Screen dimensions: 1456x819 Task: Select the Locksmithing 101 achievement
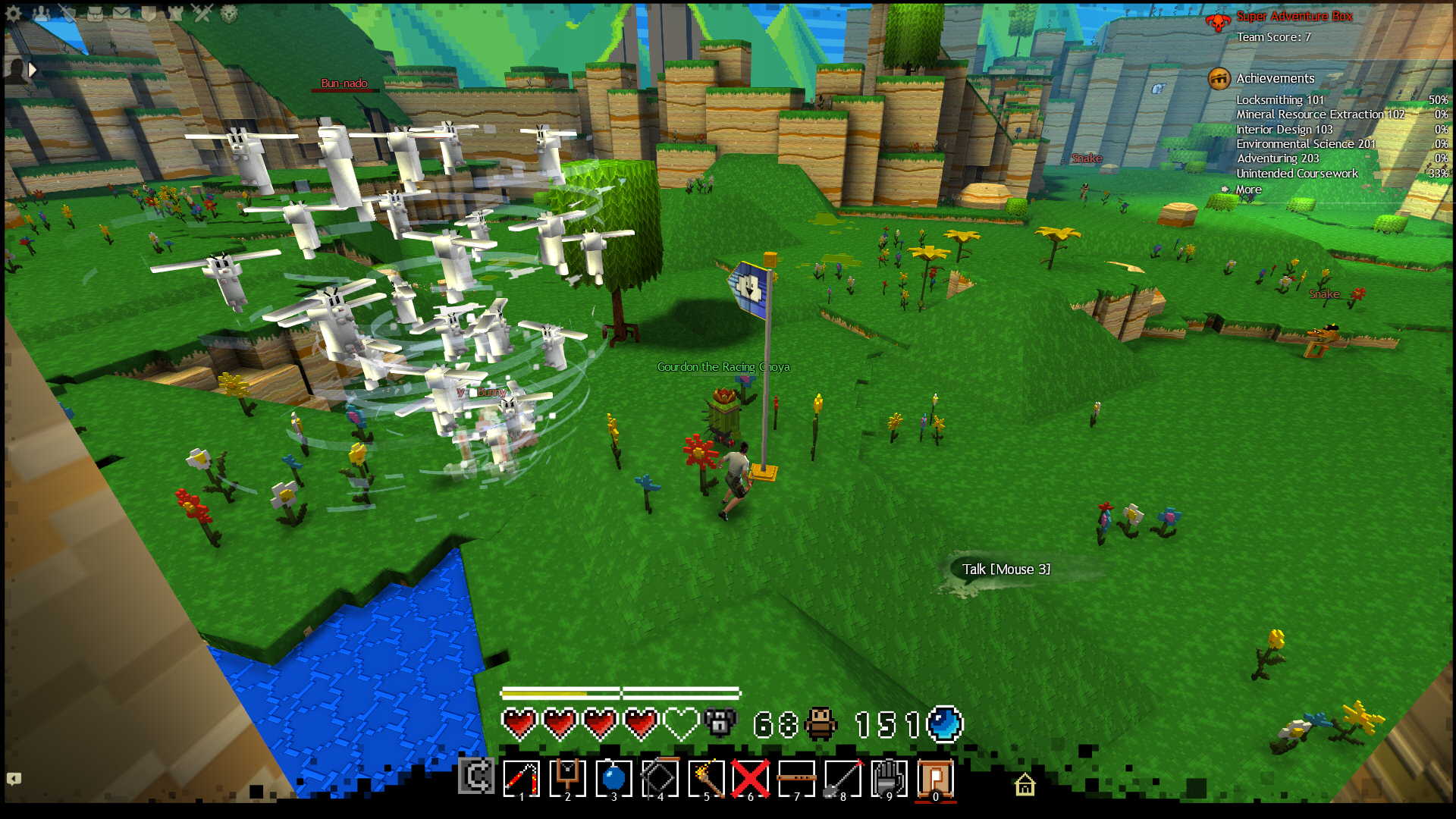point(1280,99)
